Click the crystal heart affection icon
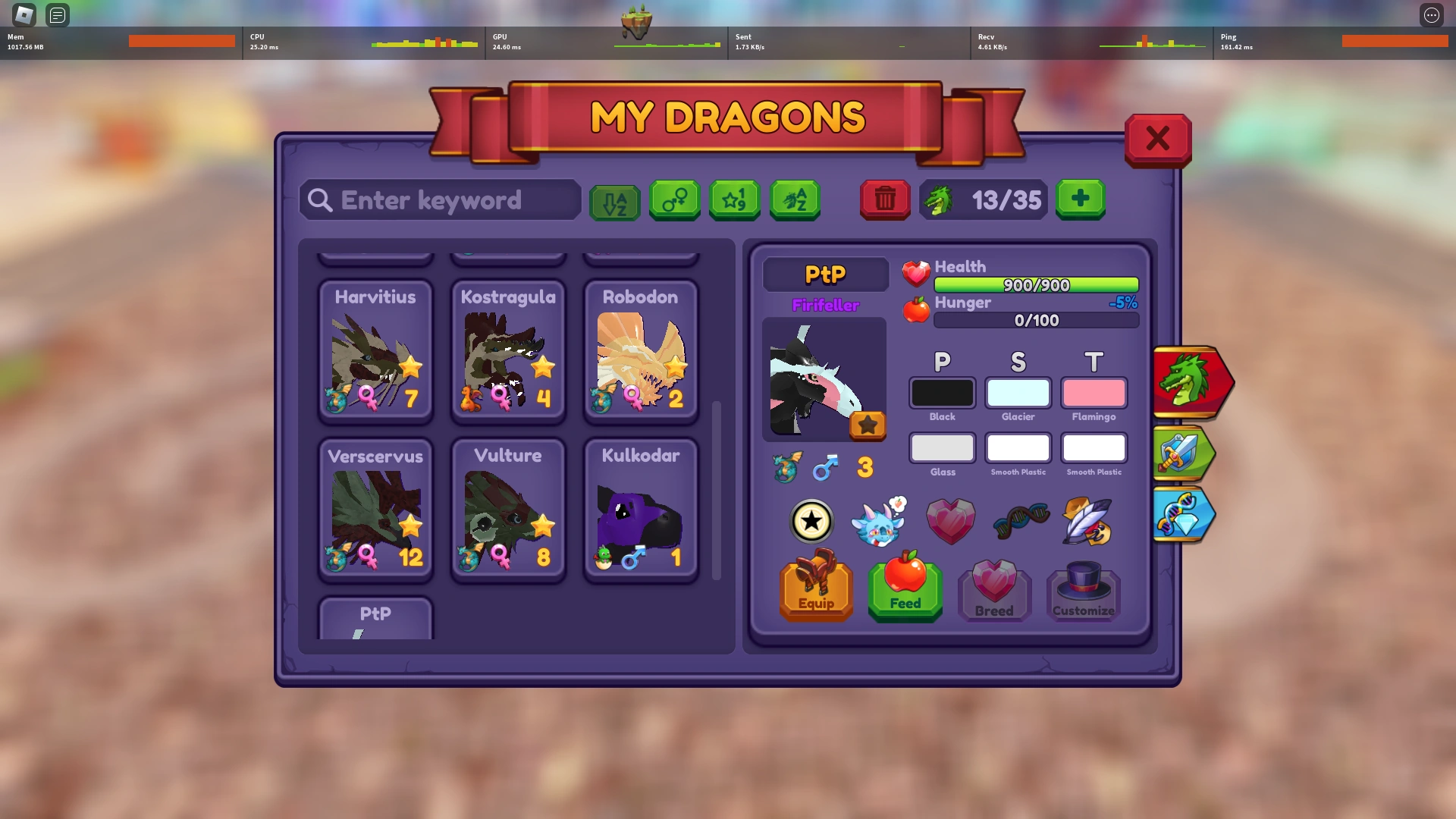Image resolution: width=1456 pixels, height=819 pixels. [951, 520]
